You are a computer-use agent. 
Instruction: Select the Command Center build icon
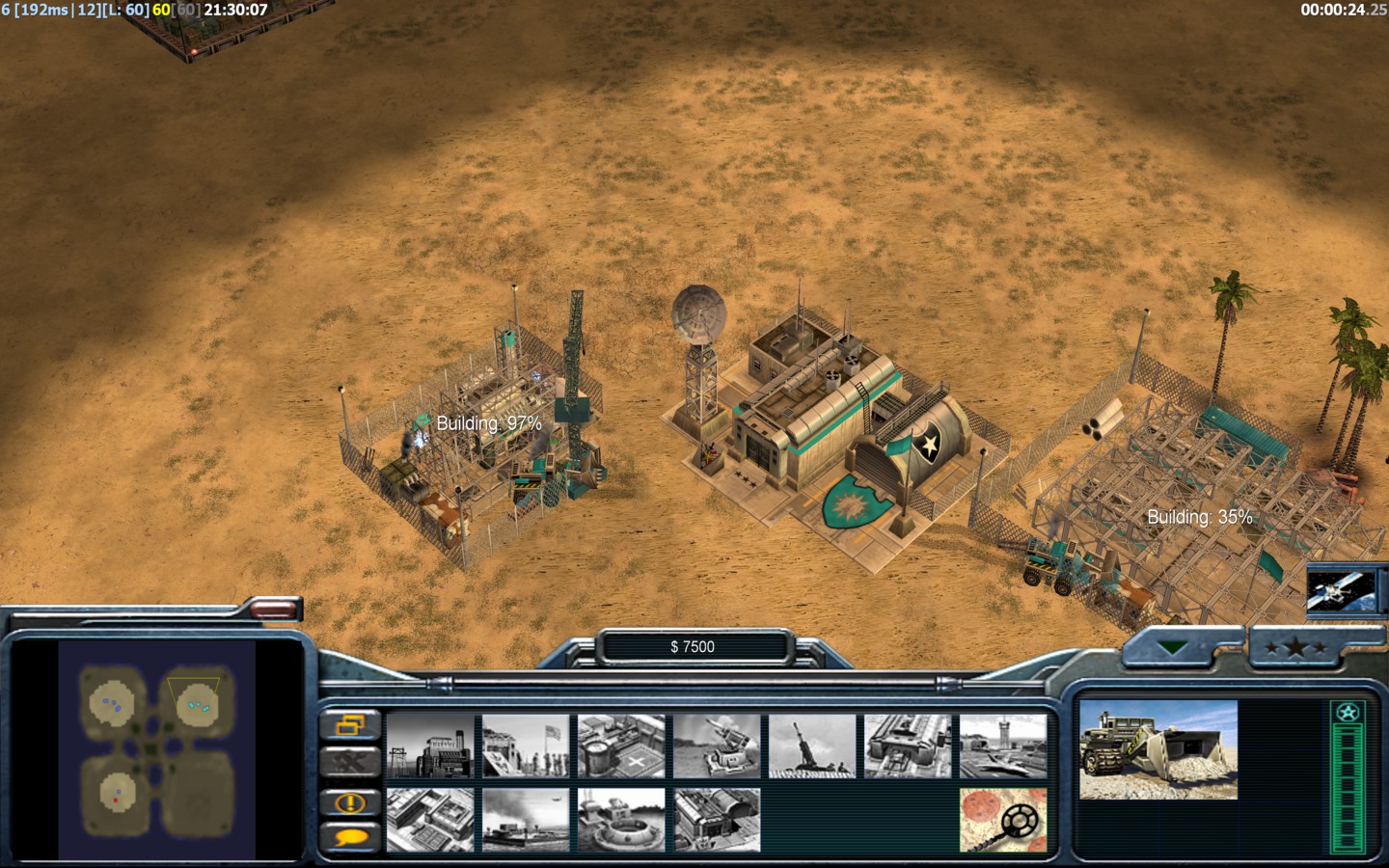(717, 820)
